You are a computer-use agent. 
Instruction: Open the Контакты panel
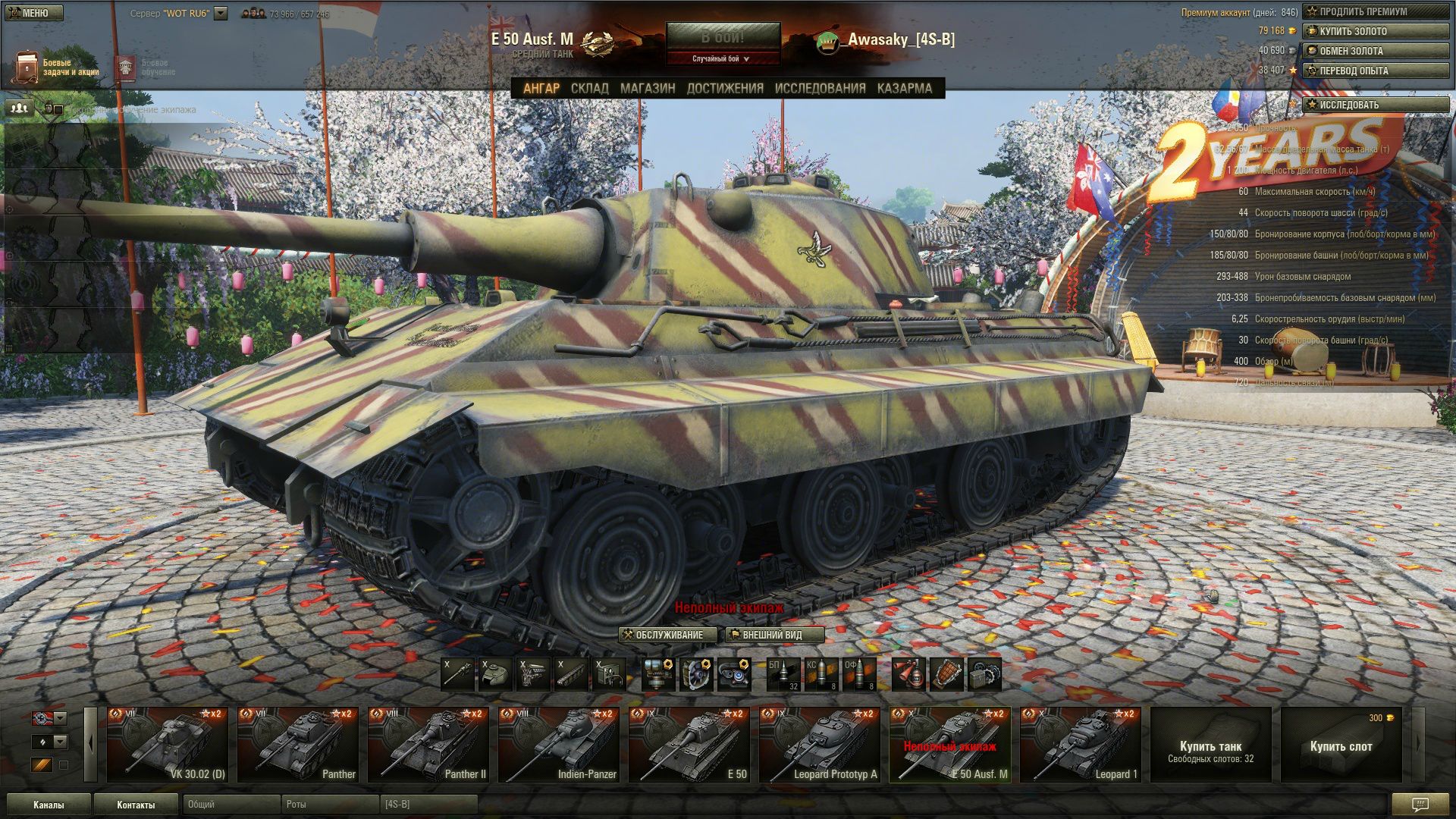click(x=135, y=805)
